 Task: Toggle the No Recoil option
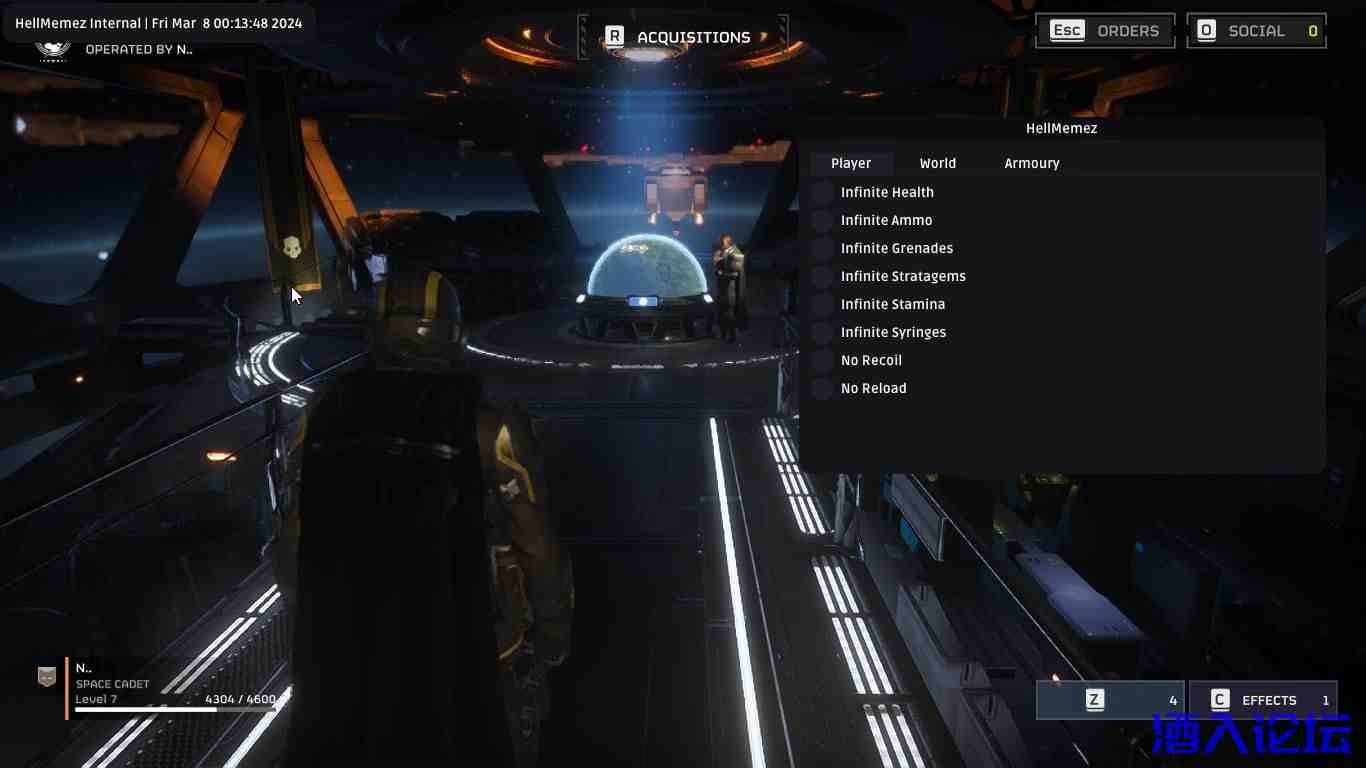pos(823,360)
